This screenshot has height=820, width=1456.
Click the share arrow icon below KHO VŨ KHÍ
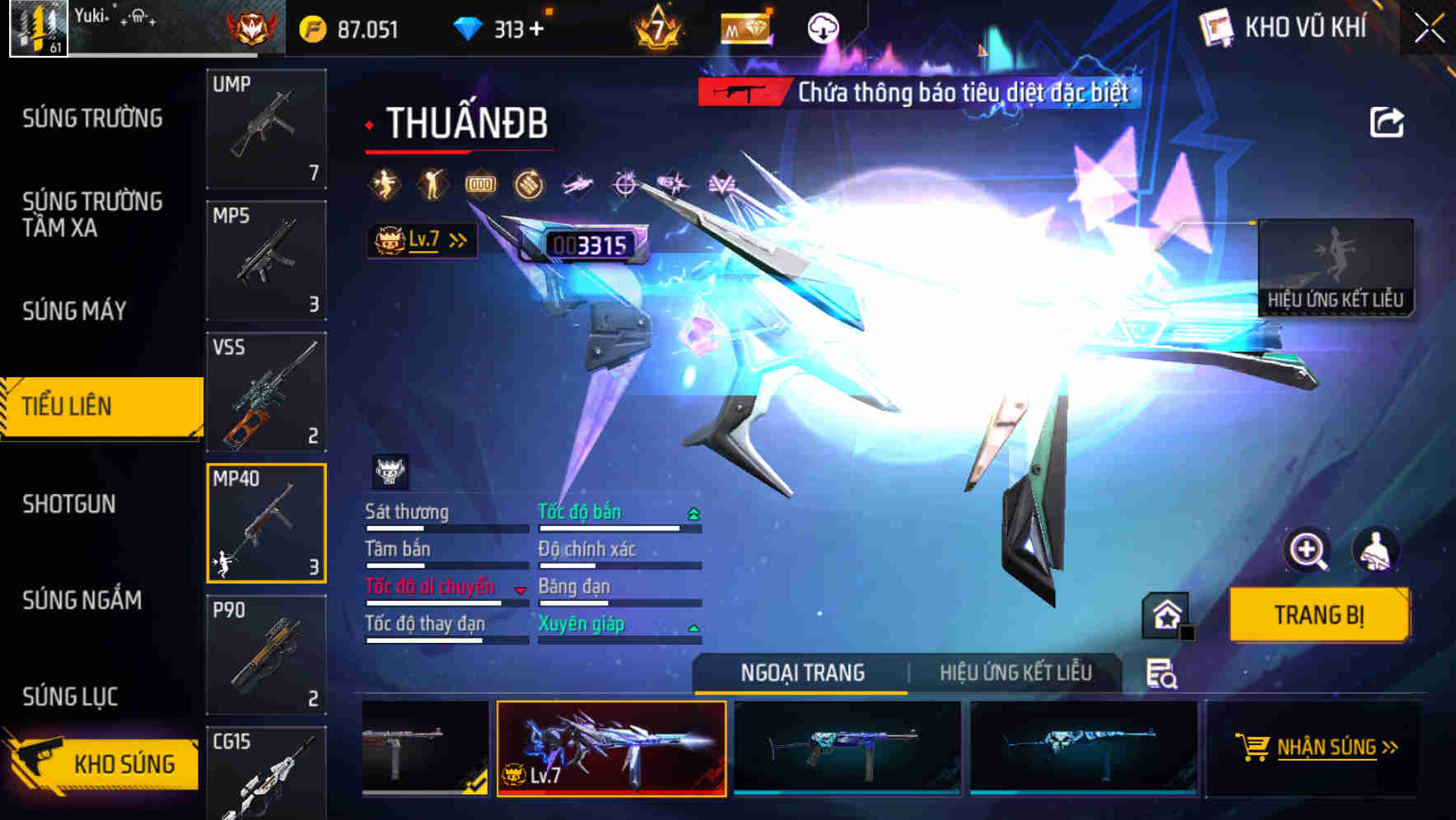[1387, 122]
